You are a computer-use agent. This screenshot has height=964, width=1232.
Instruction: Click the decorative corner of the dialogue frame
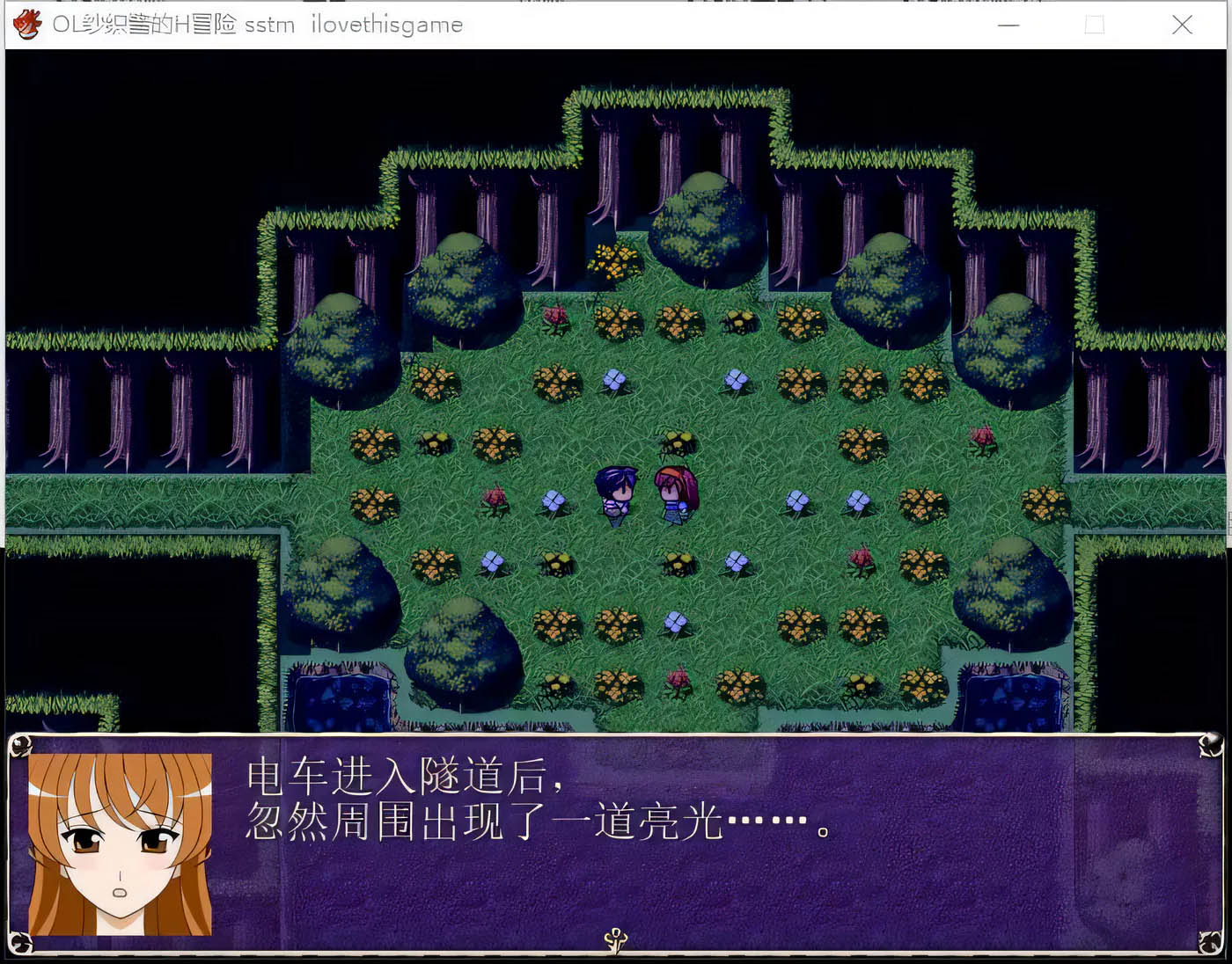pyautogui.click(x=22, y=746)
